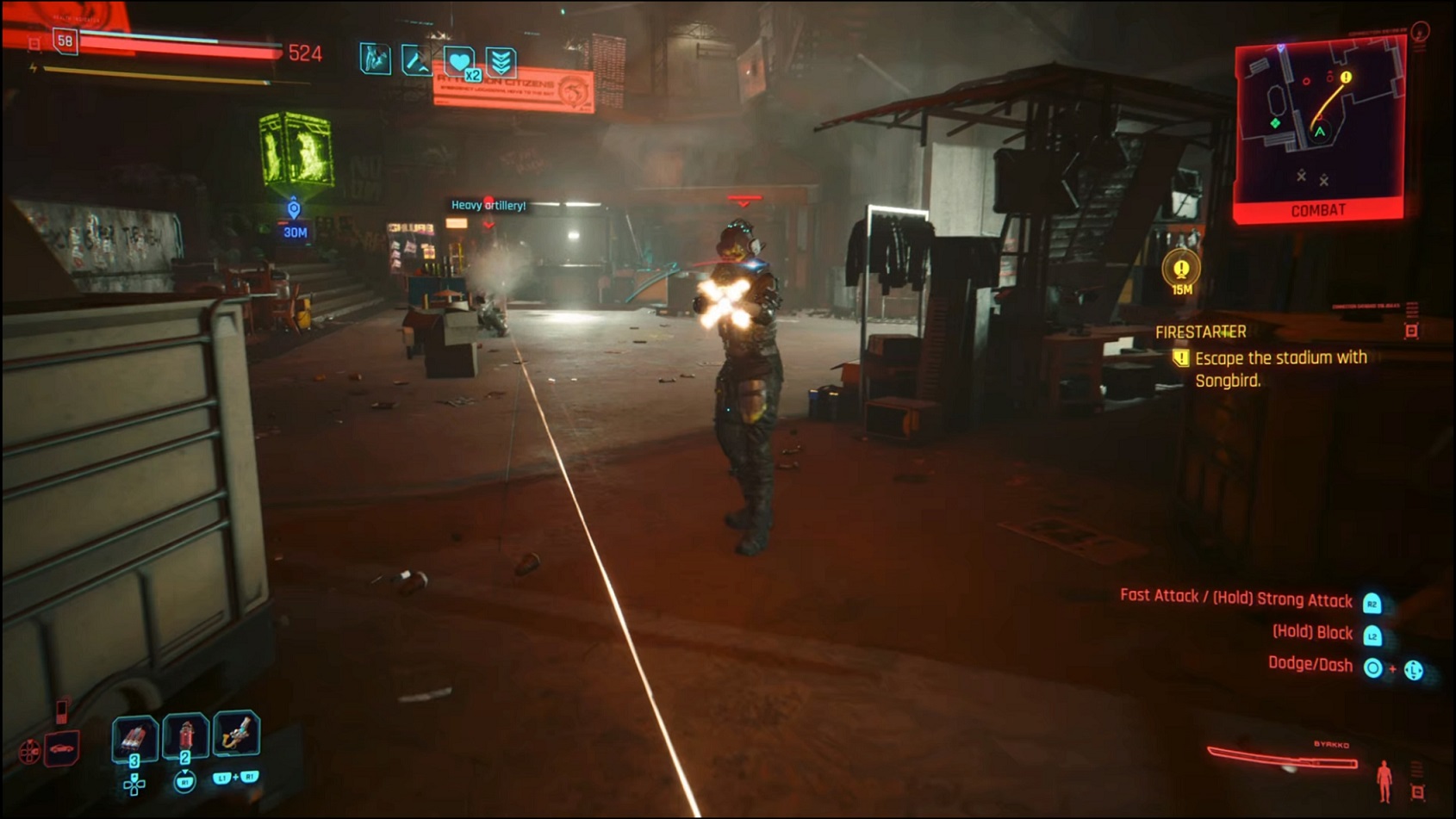Select the vehicle summon car icon
Screen dimensions: 1456x819
63,750
